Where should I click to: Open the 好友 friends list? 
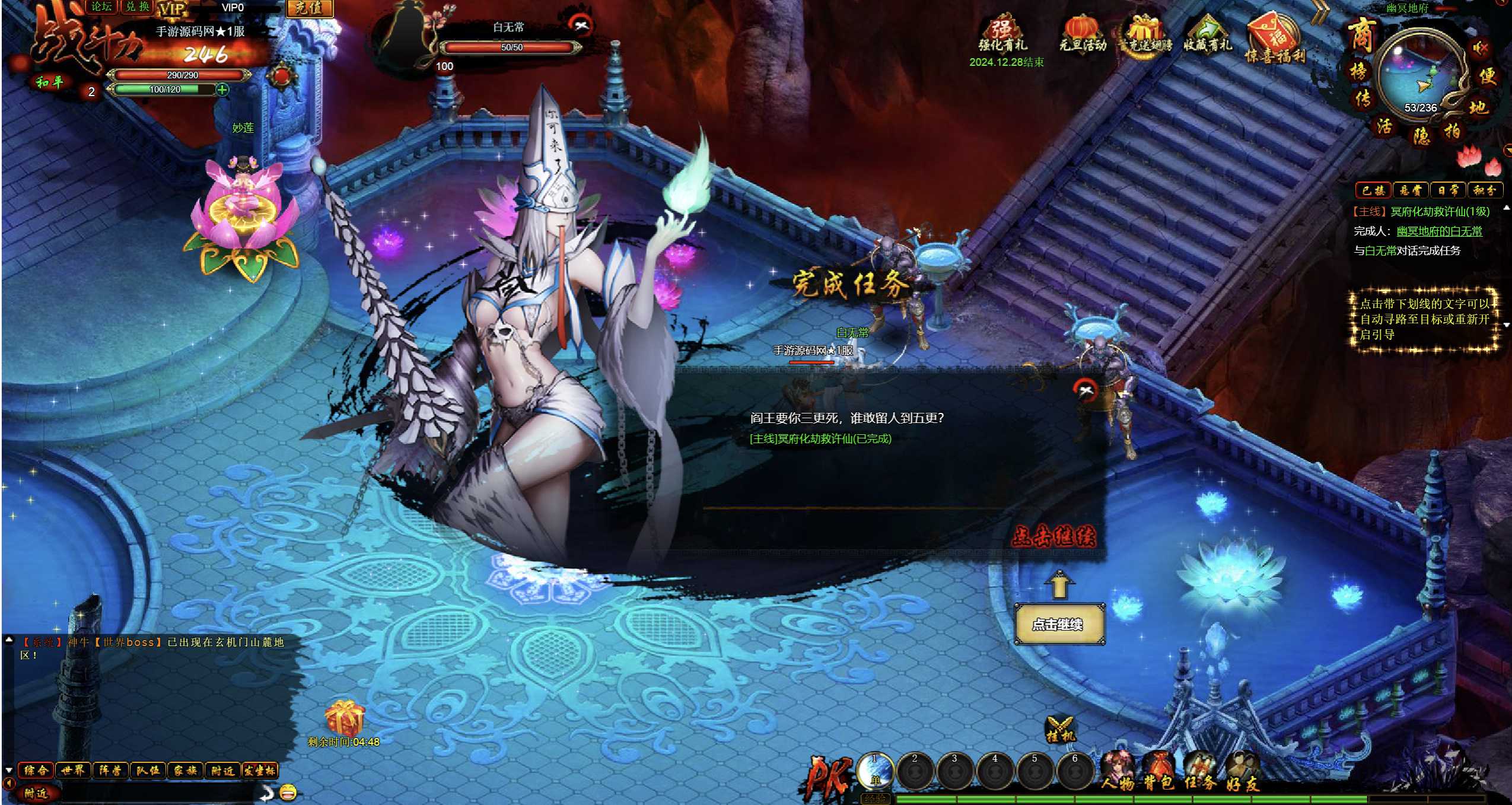pos(1242,771)
